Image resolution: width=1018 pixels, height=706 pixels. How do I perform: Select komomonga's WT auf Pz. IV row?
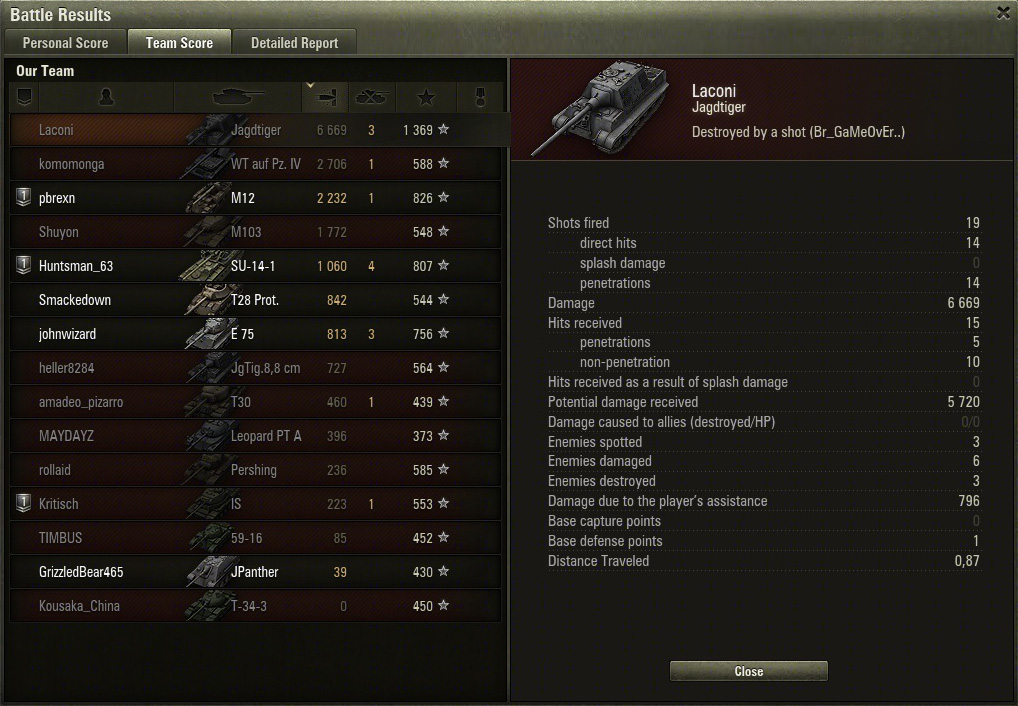click(x=255, y=164)
